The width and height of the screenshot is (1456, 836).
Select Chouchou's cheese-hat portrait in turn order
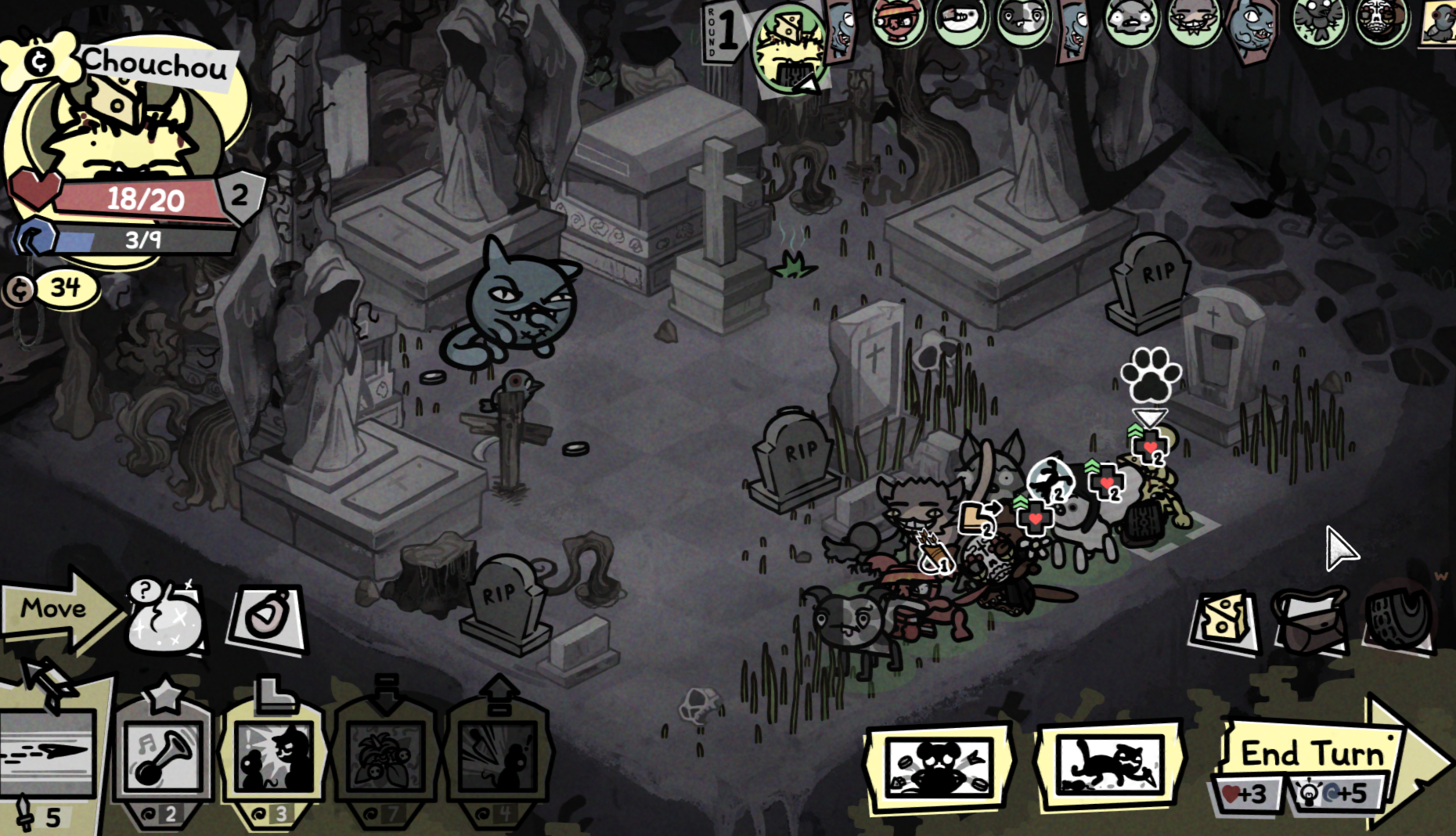(x=789, y=45)
